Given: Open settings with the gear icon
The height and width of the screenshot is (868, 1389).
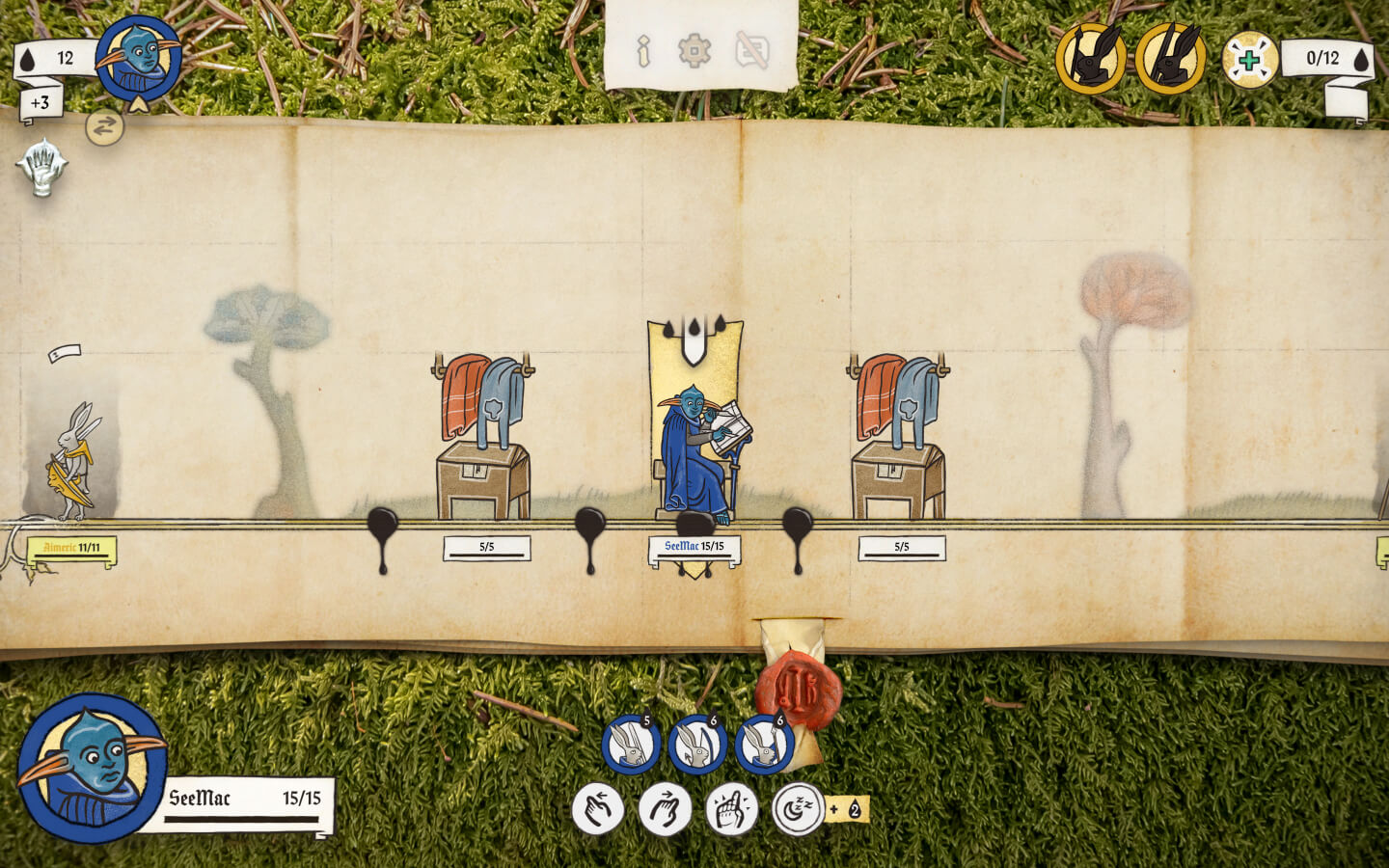Looking at the screenshot, I should (694, 50).
